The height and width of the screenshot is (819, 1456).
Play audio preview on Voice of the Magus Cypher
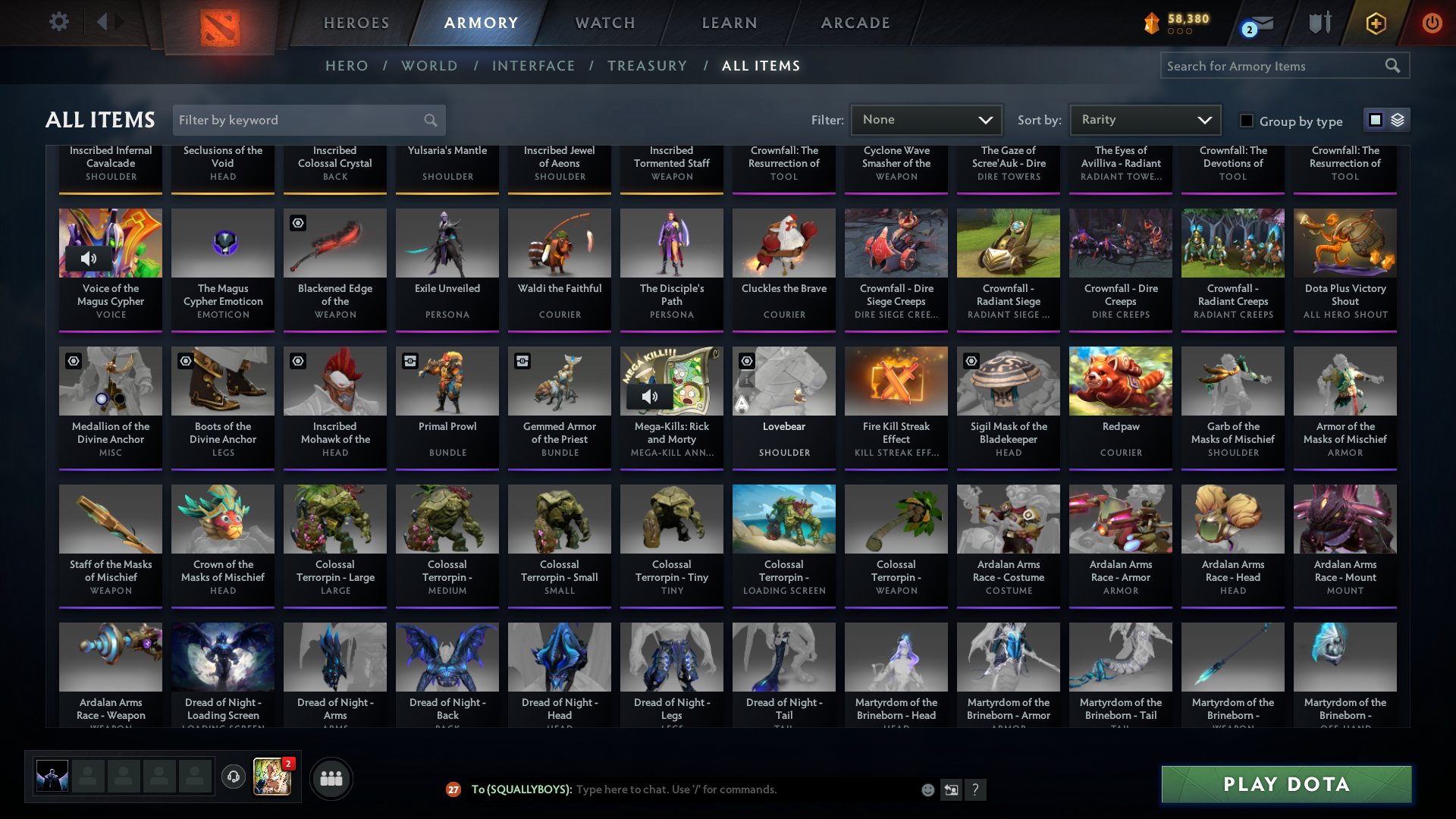90,259
